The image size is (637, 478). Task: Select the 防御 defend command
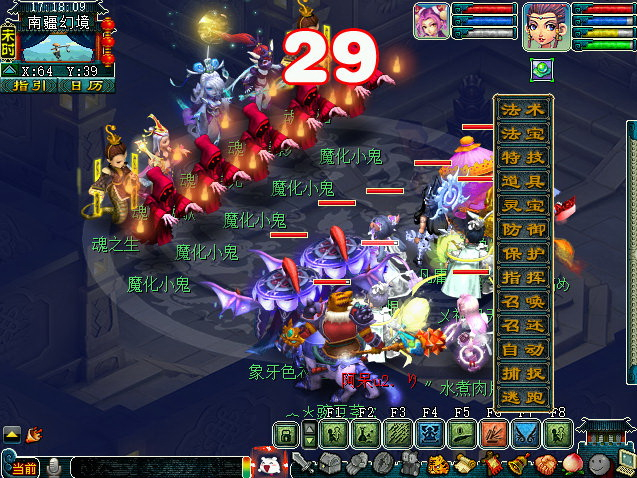coord(522,231)
